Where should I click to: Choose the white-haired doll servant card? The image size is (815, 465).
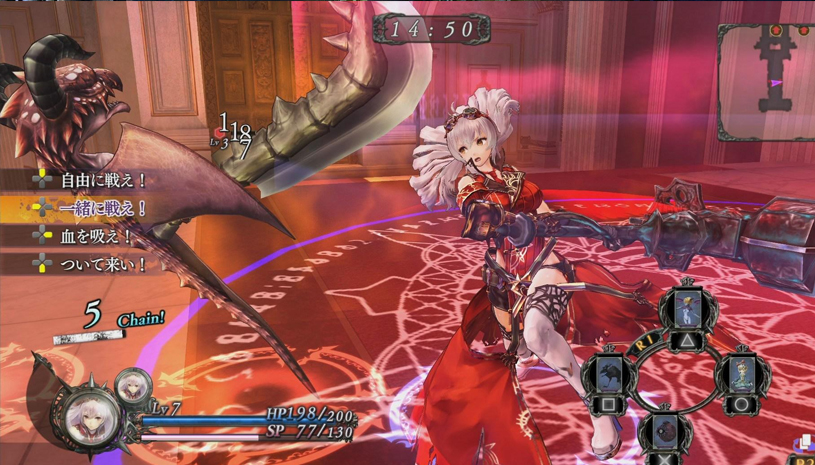coord(741,376)
